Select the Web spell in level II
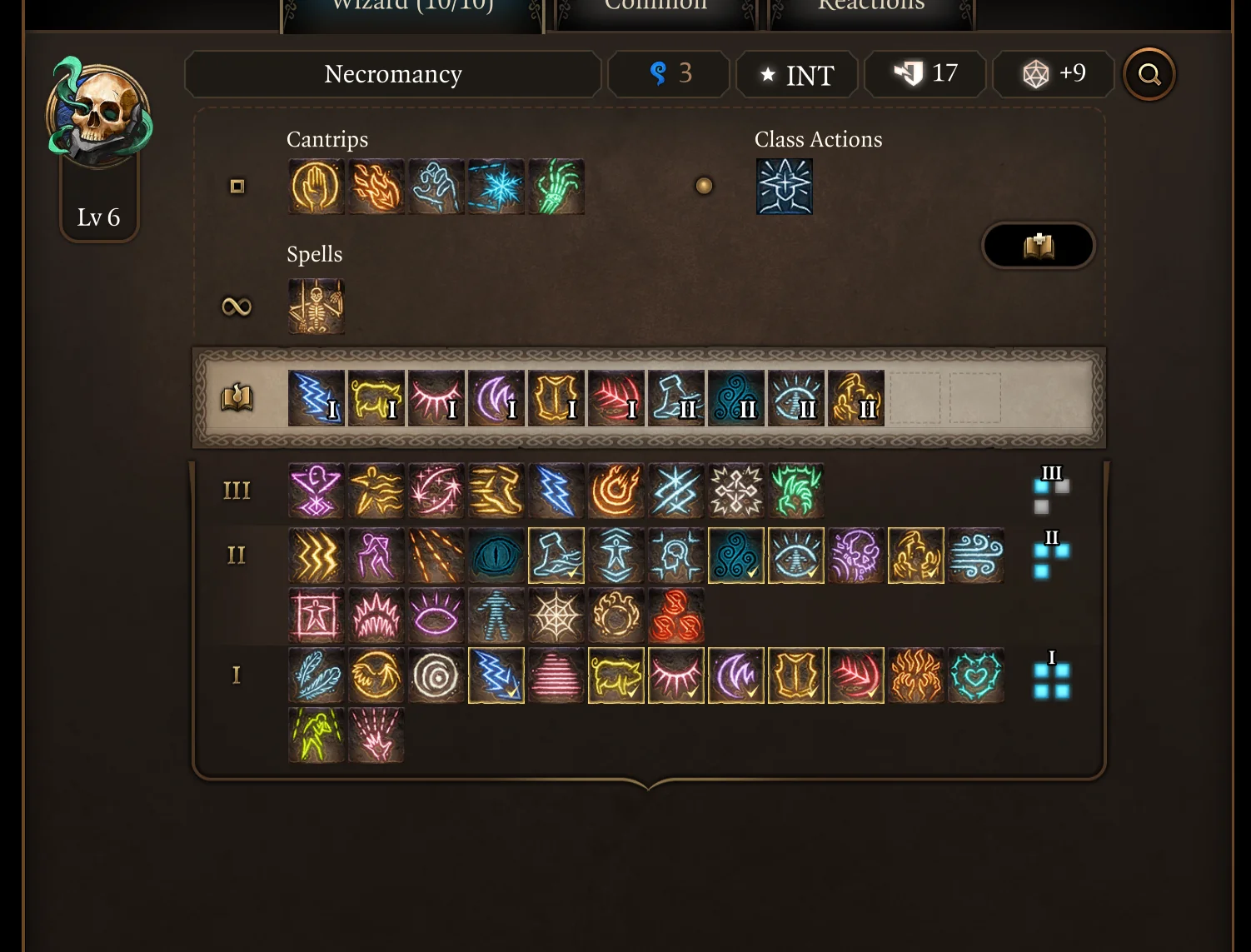Viewport: 1251px width, 952px height. pos(556,616)
